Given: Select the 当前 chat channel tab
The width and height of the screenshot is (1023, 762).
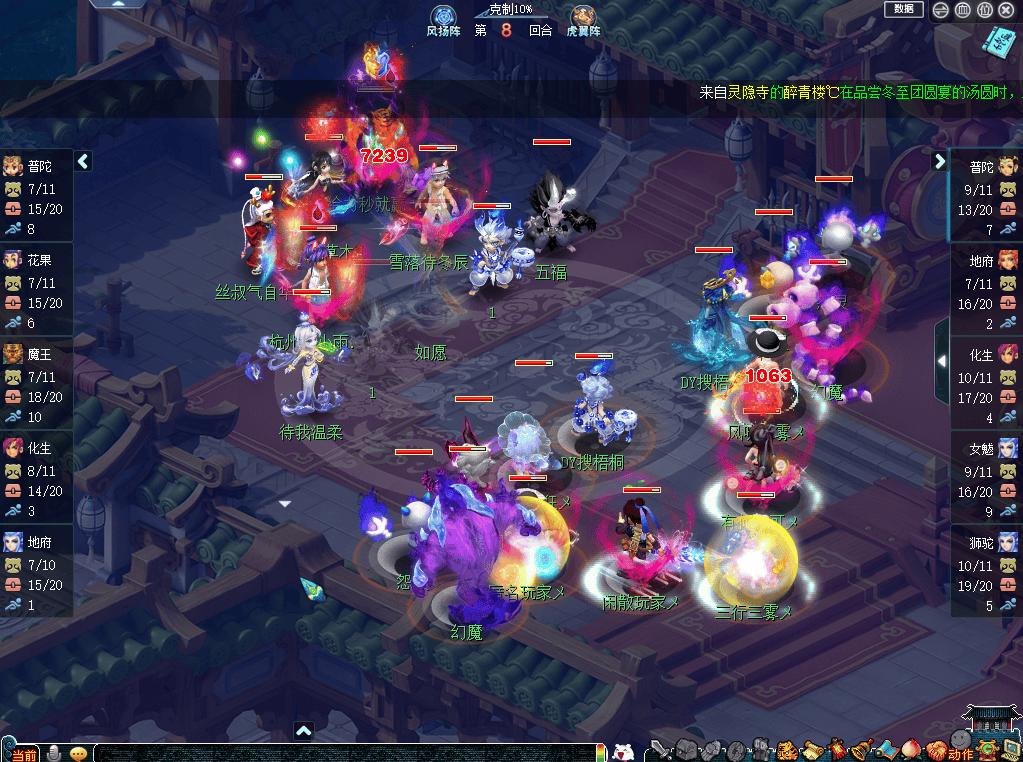Looking at the screenshot, I should 22,753.
